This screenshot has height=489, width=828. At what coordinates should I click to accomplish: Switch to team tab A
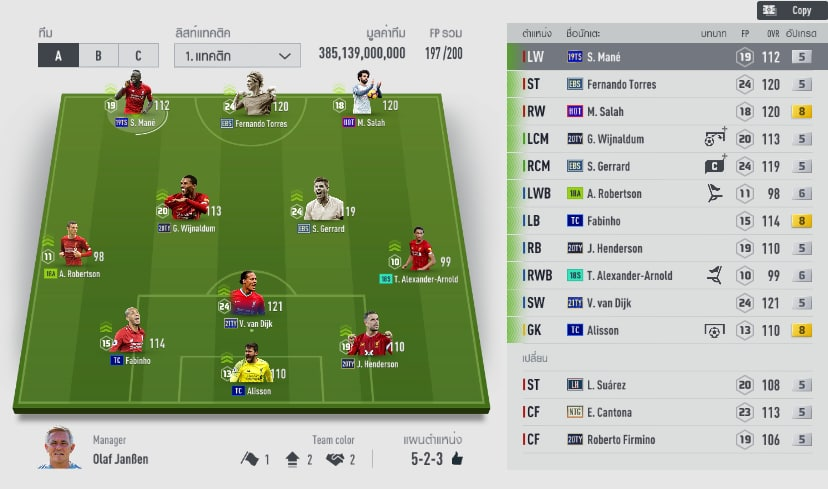point(58,55)
